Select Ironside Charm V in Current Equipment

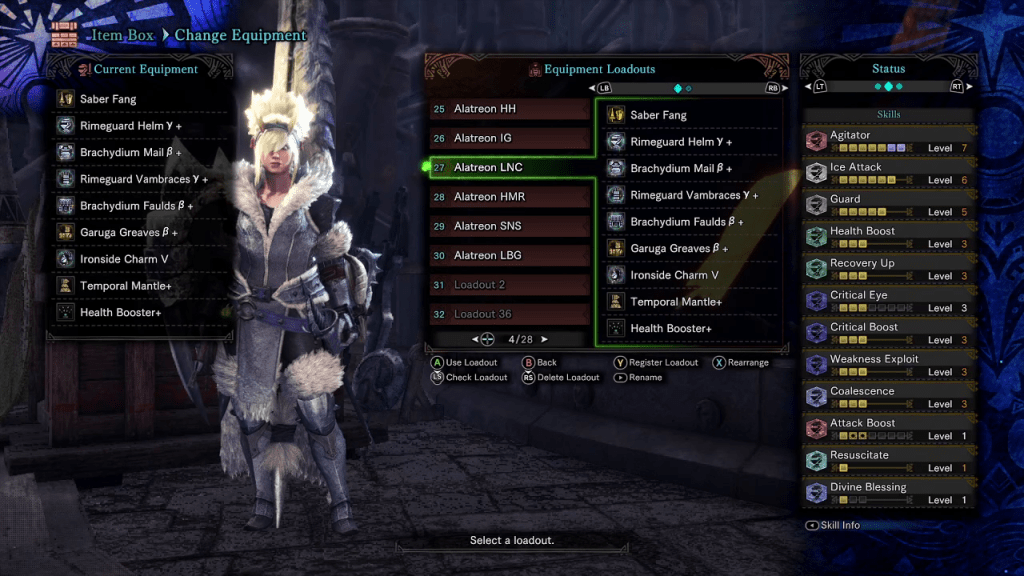point(140,259)
